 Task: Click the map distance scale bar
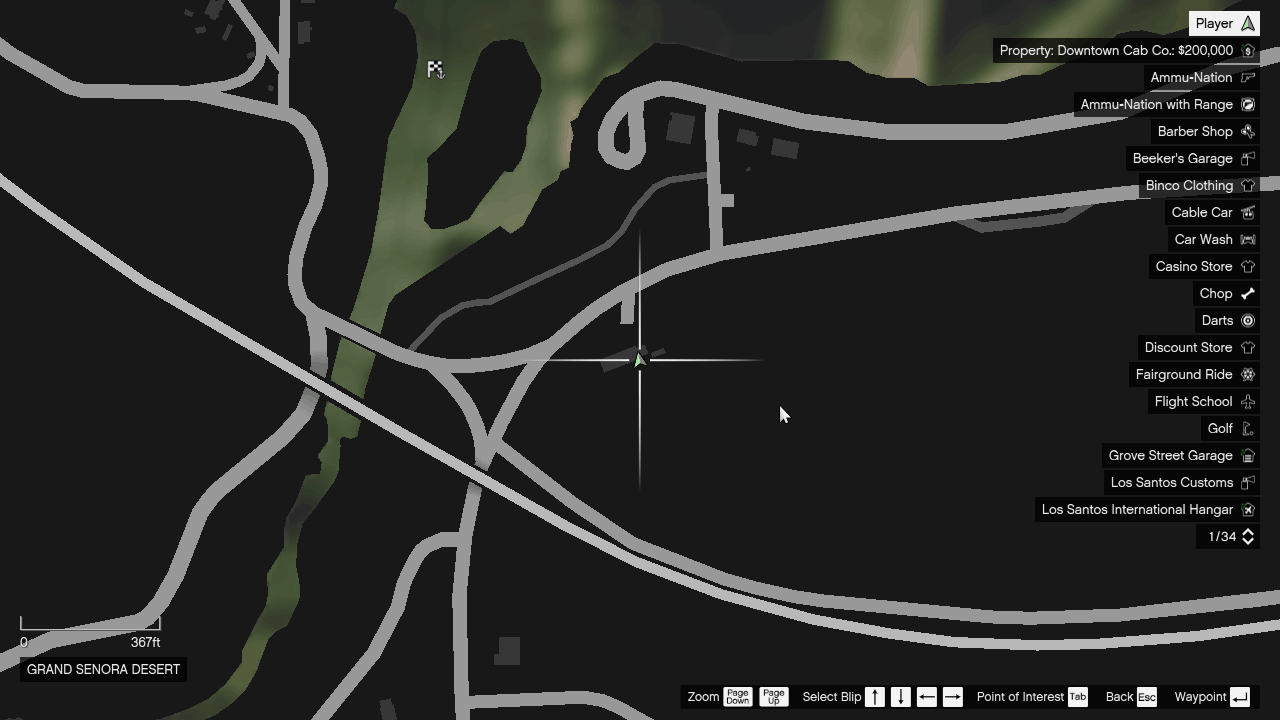(90, 628)
